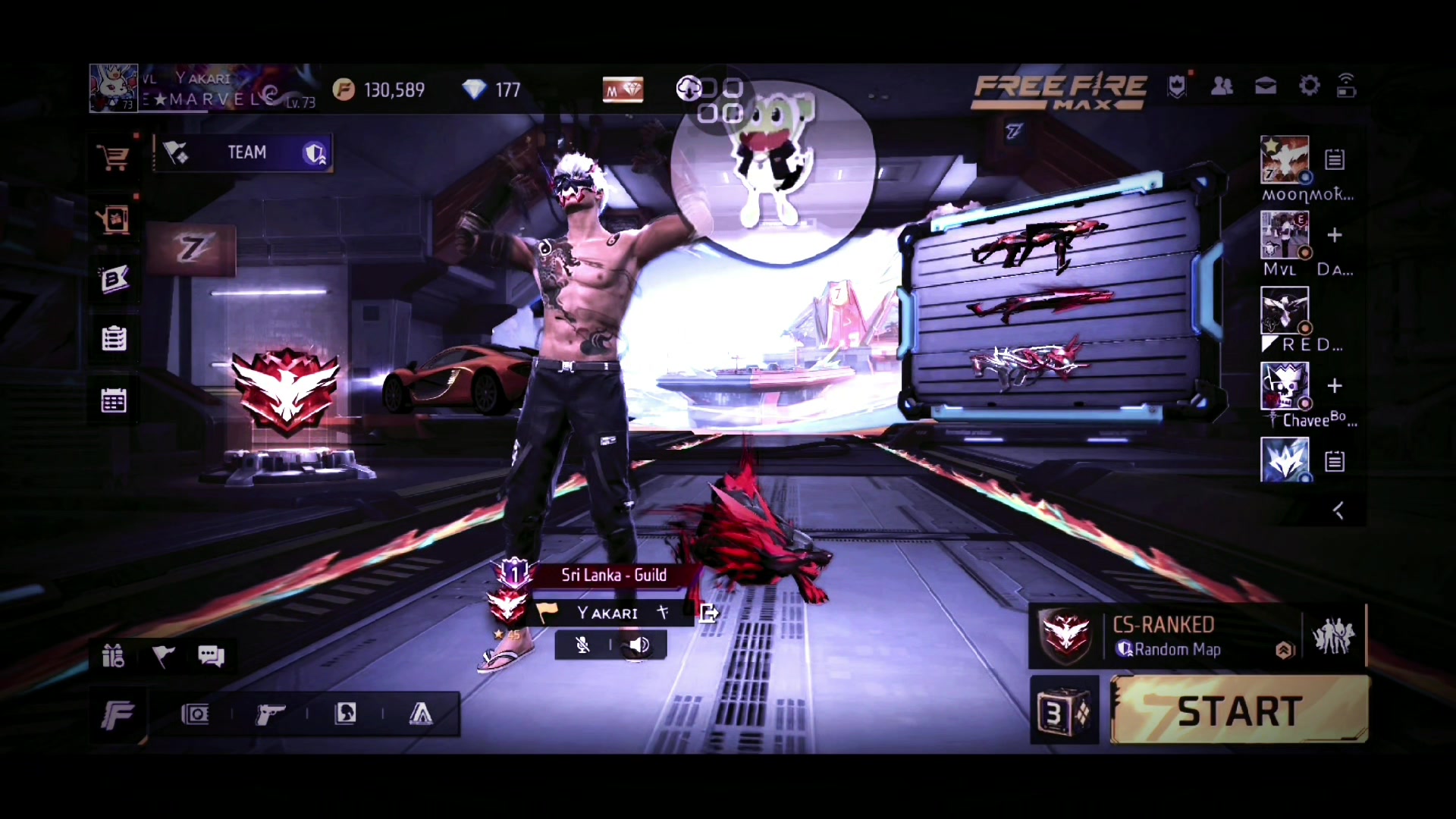Viewport: 1456px width, 819px height.
Task: Open the friends list icon
Action: (x=1222, y=86)
